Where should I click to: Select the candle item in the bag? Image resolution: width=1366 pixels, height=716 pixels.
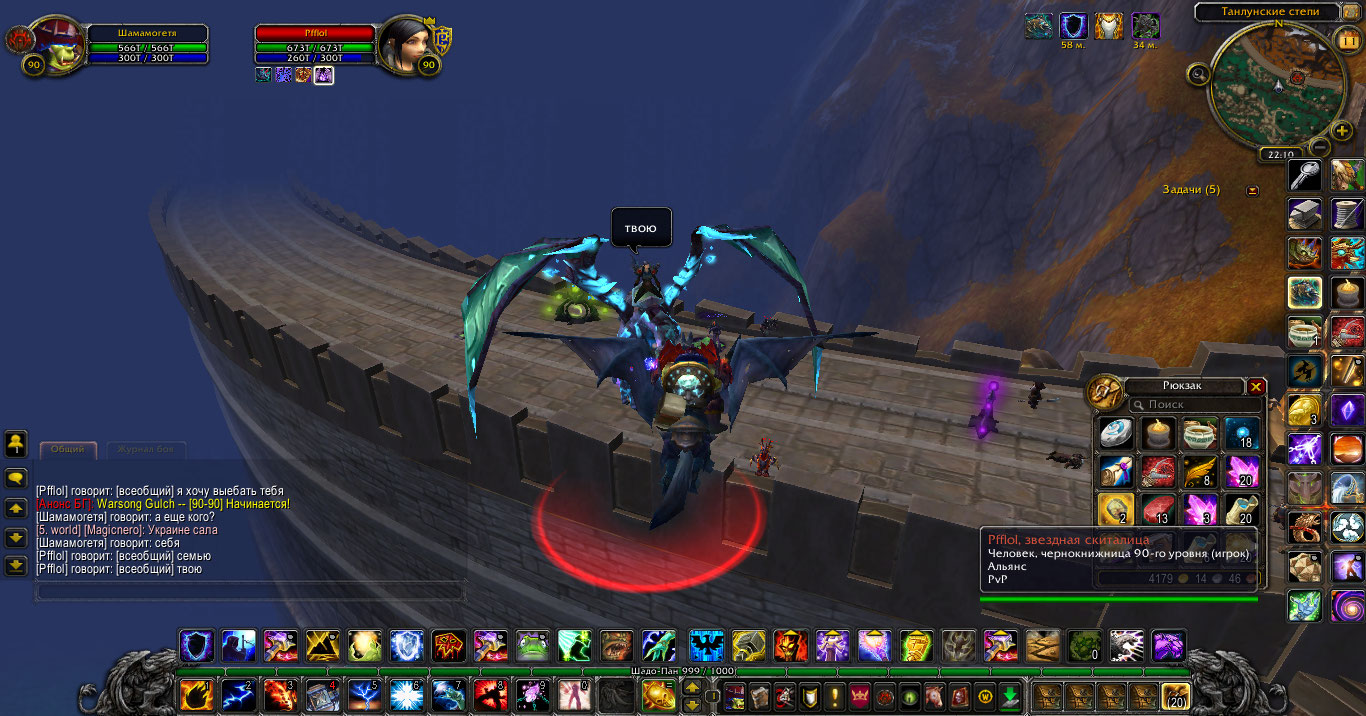point(1158,433)
